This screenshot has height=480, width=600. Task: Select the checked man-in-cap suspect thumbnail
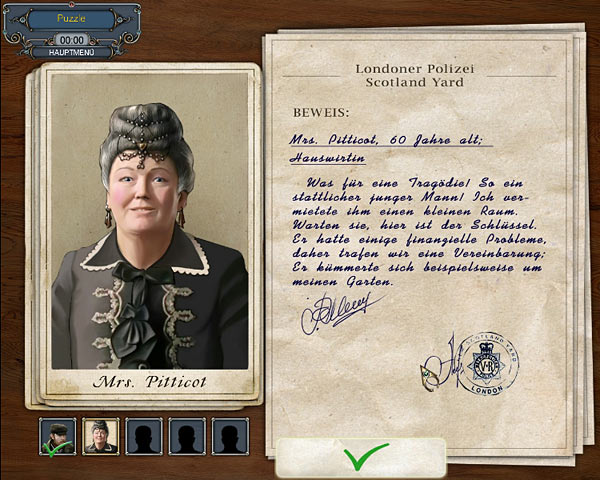[x=56, y=436]
